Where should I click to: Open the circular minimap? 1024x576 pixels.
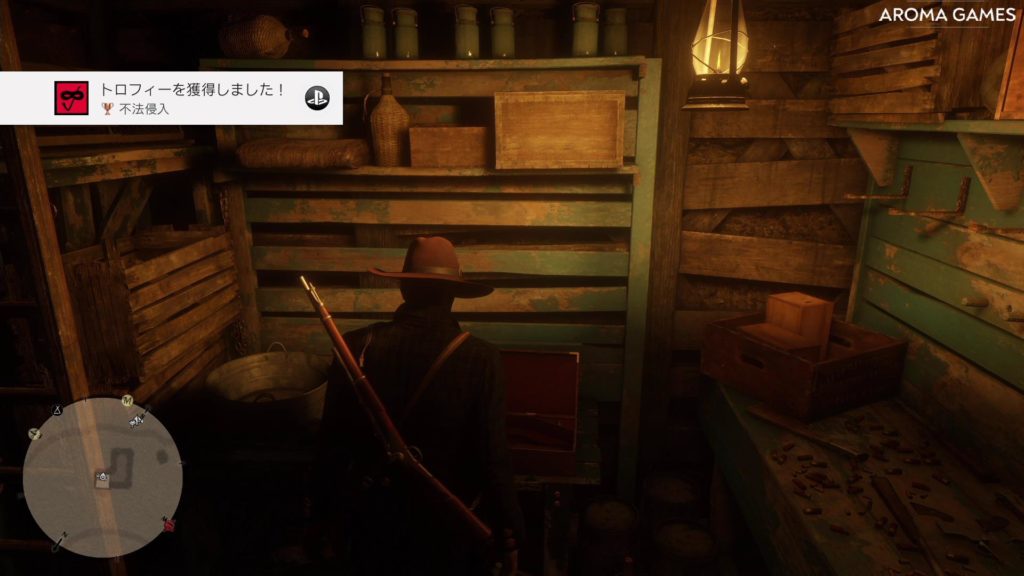(x=102, y=478)
